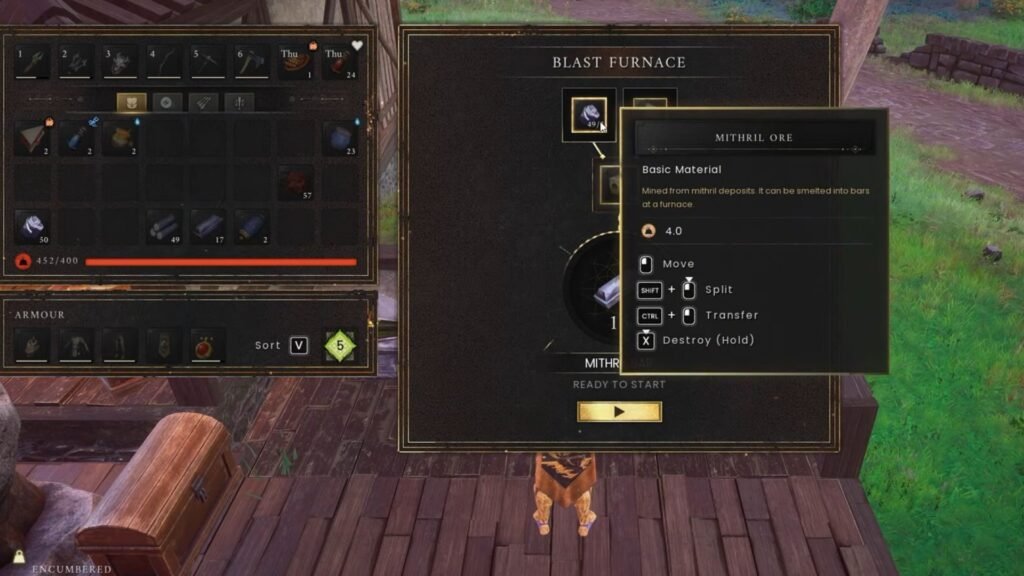The width and height of the screenshot is (1024, 576).
Task: Choose the blue pouch stack of 23
Action: pos(340,138)
